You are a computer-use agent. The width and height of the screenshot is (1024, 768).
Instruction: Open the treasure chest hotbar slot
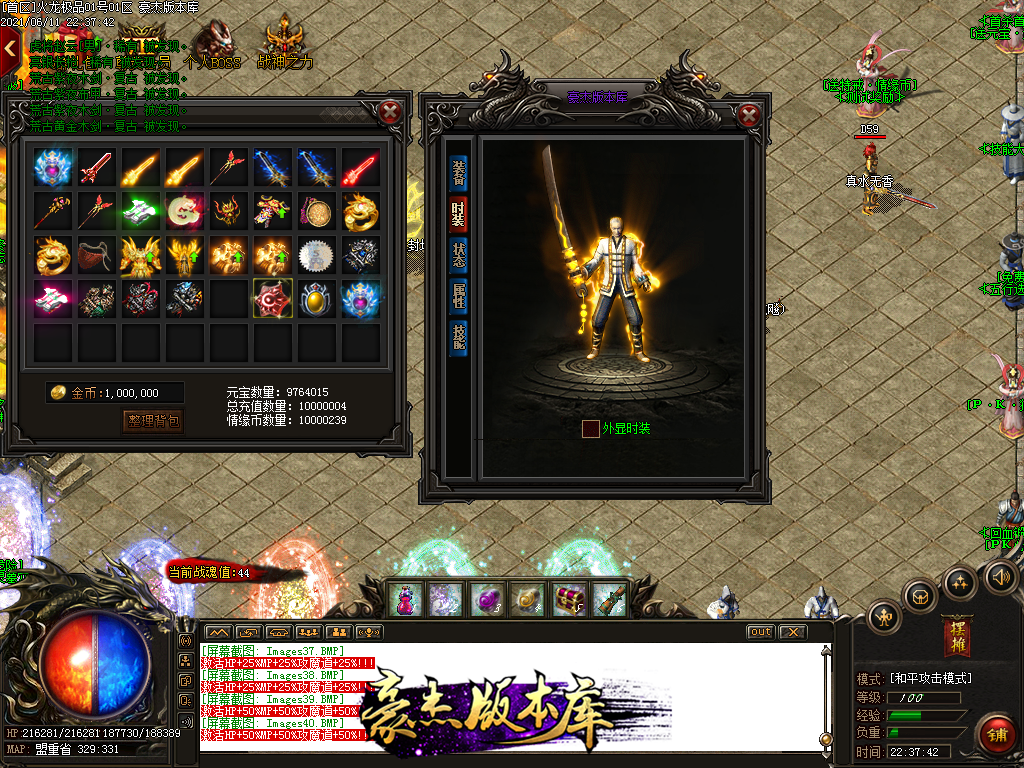point(569,599)
